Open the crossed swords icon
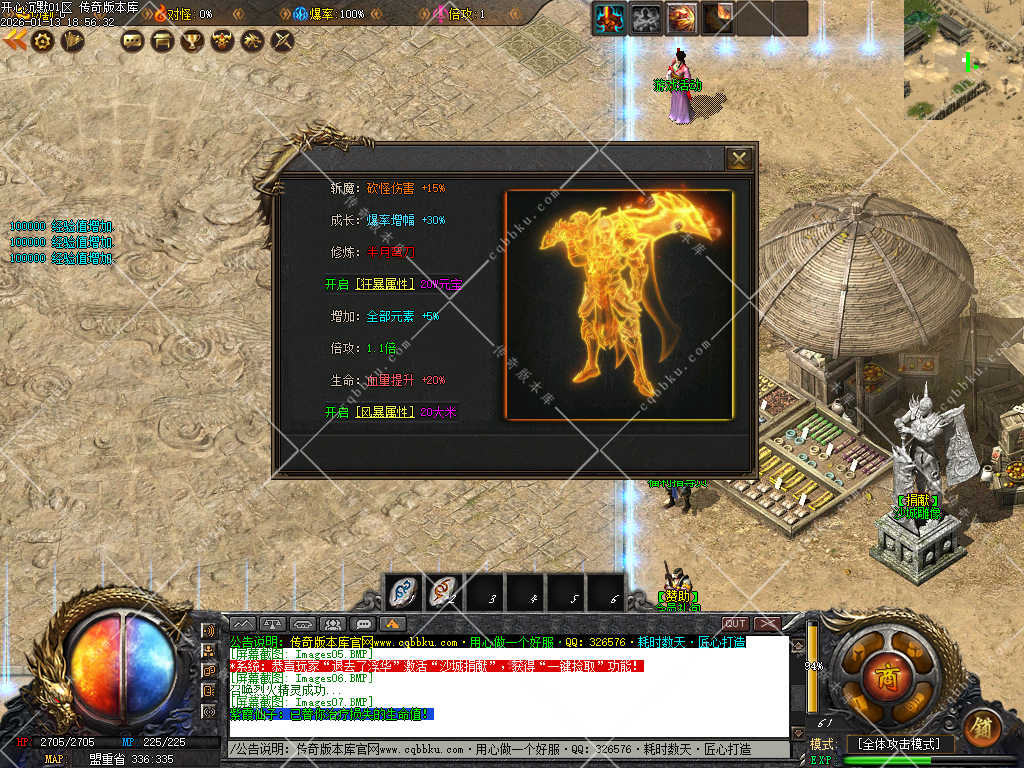1024x768 pixels. click(283, 41)
